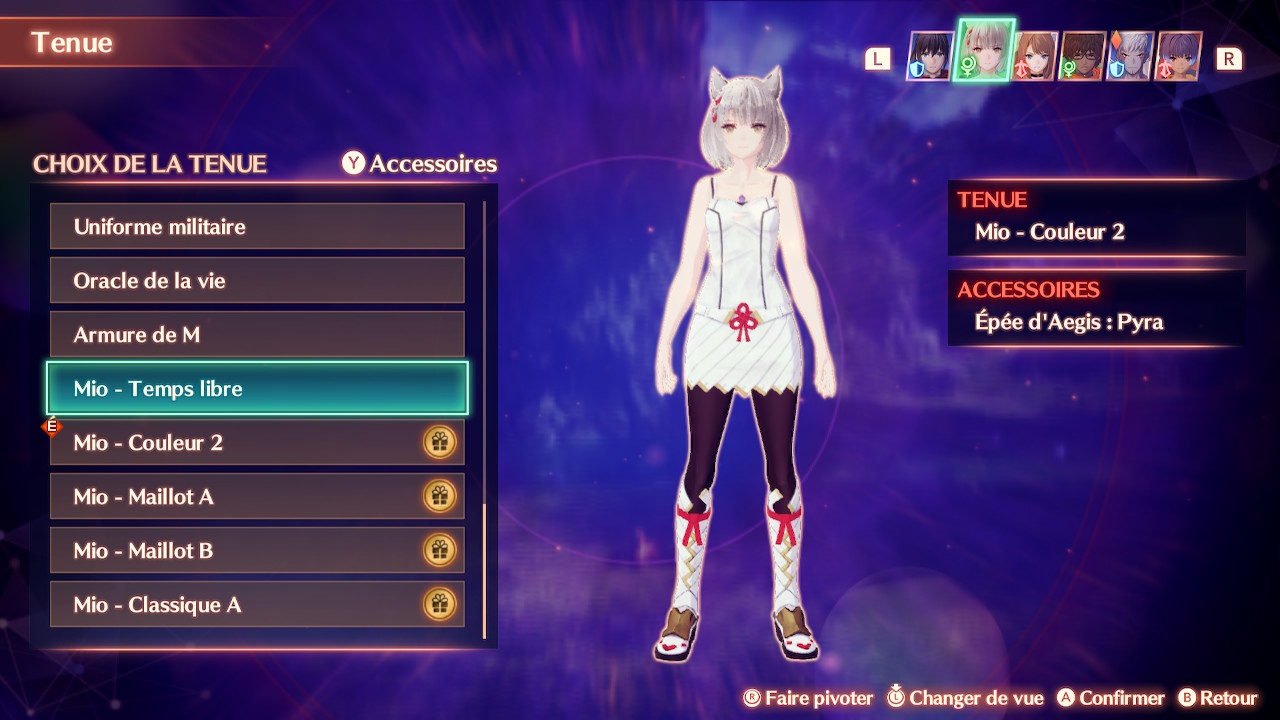Image resolution: width=1280 pixels, height=720 pixels.
Task: Select the highlighted Mio - Temps libre entry
Action: coord(257,388)
